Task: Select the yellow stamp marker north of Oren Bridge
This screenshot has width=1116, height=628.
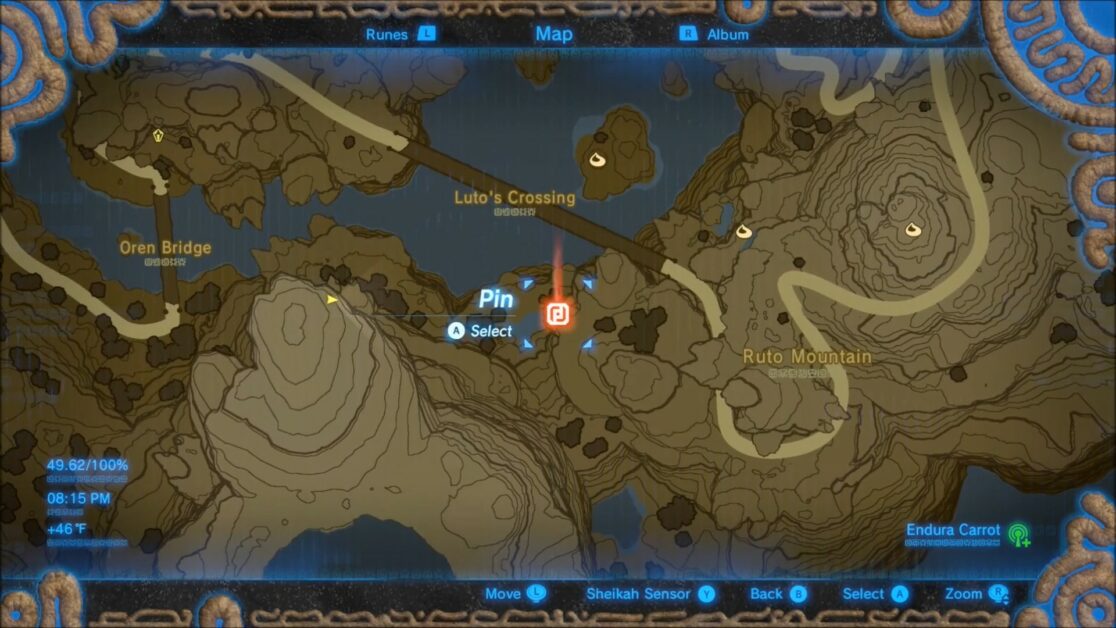Action: (x=157, y=134)
